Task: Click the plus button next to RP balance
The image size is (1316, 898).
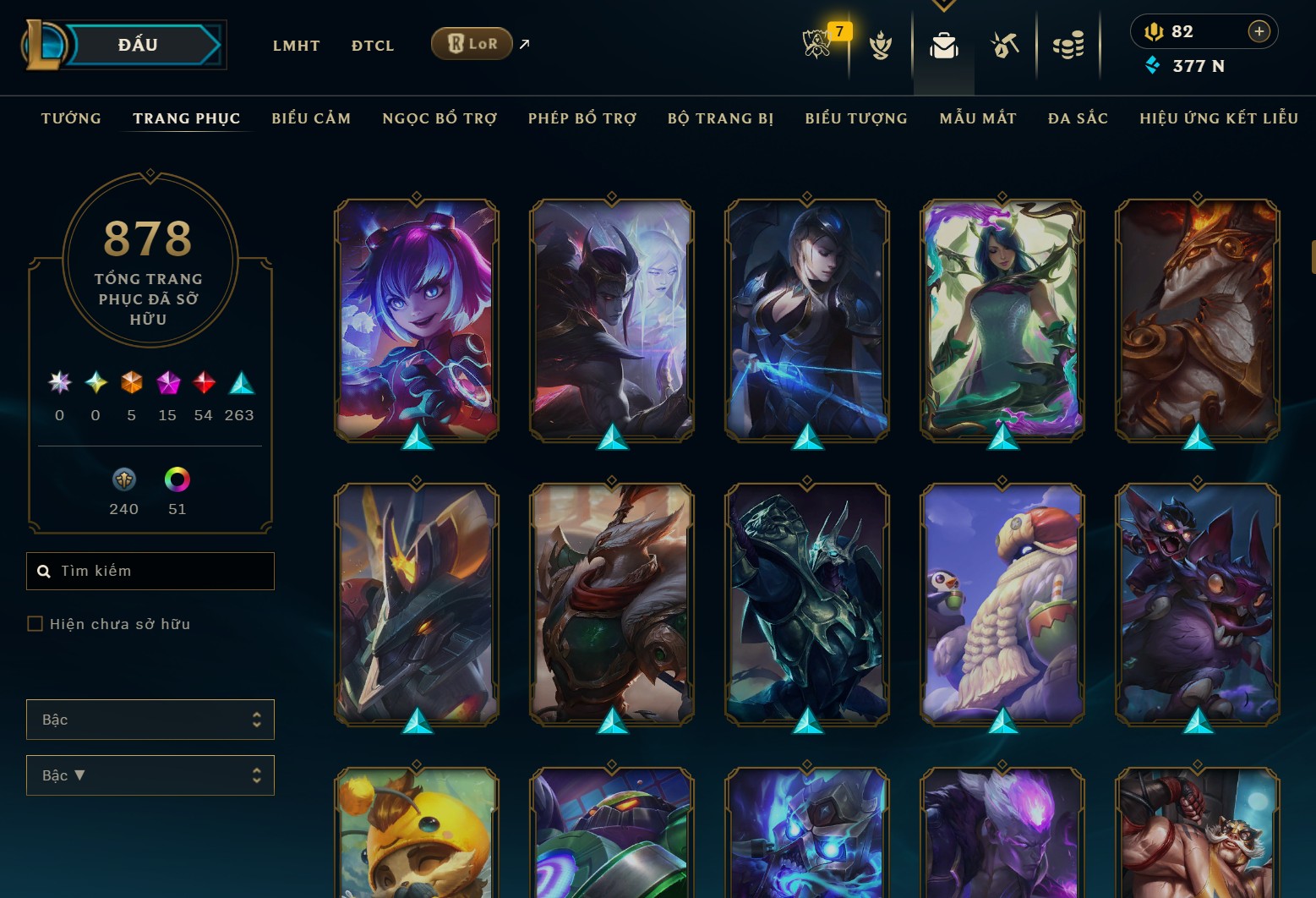Action: pyautogui.click(x=1259, y=31)
